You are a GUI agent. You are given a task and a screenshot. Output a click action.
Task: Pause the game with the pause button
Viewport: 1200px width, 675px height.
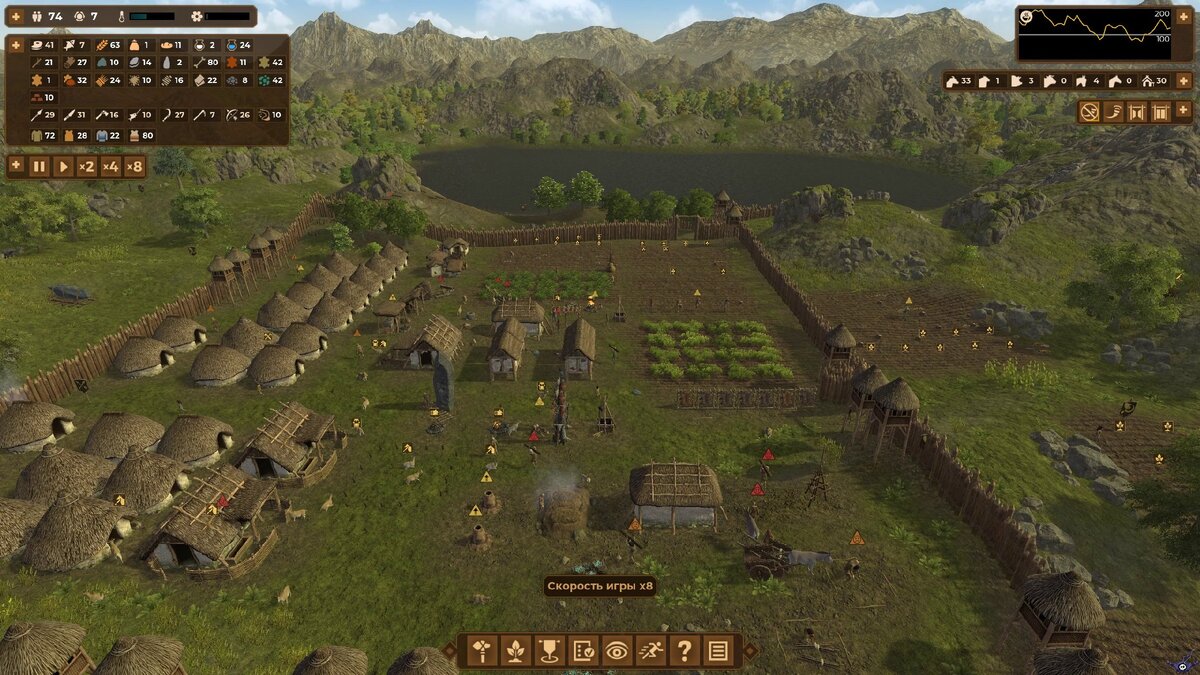tap(39, 166)
